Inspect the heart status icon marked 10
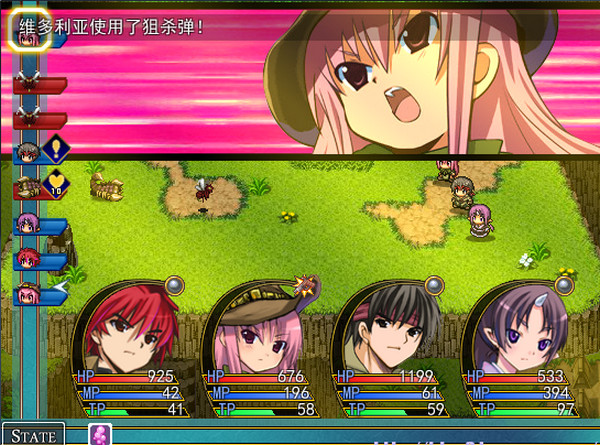Viewport: 600px width, 445px height. [x=55, y=185]
